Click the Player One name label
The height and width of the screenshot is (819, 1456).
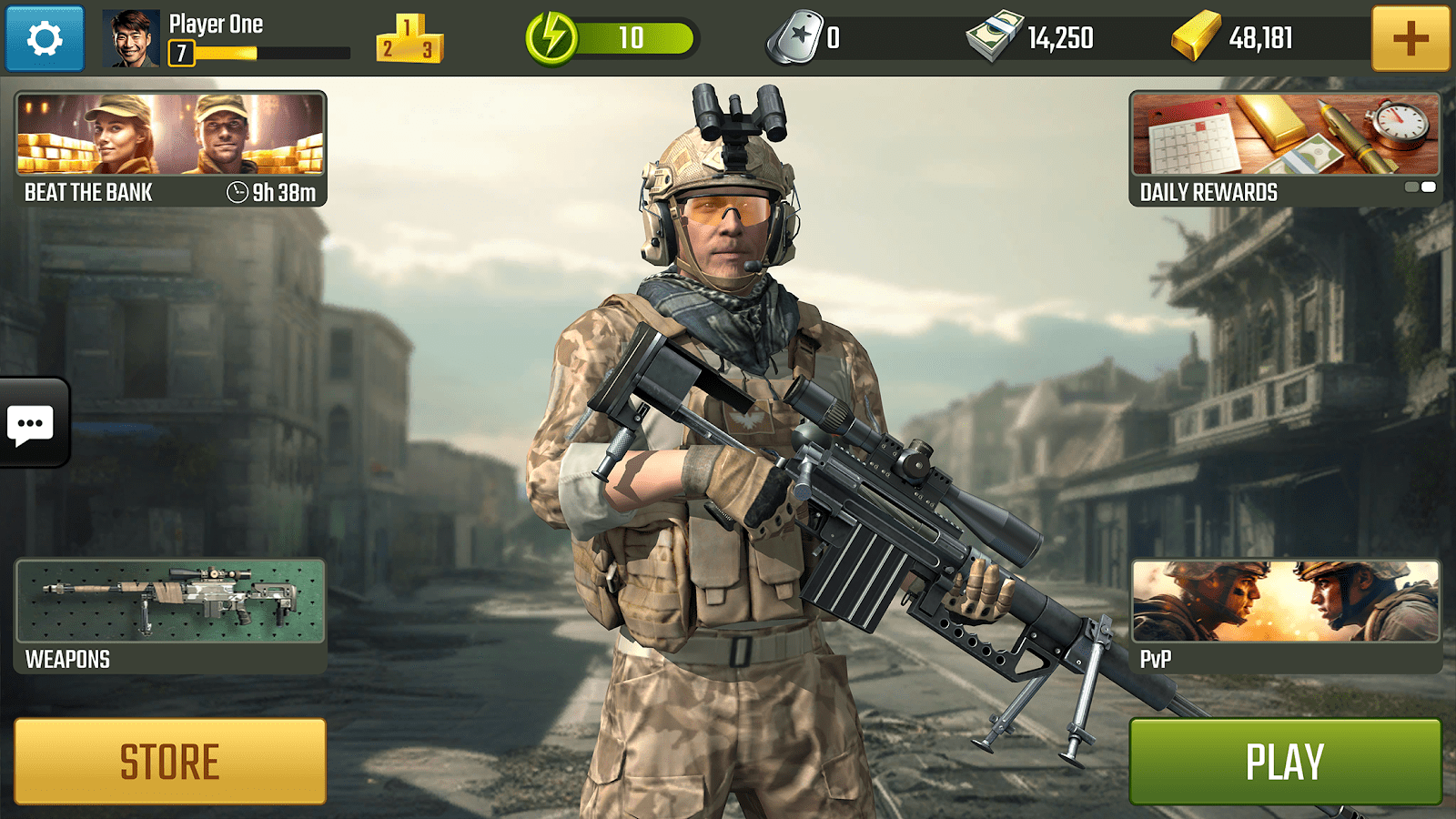[x=215, y=25]
